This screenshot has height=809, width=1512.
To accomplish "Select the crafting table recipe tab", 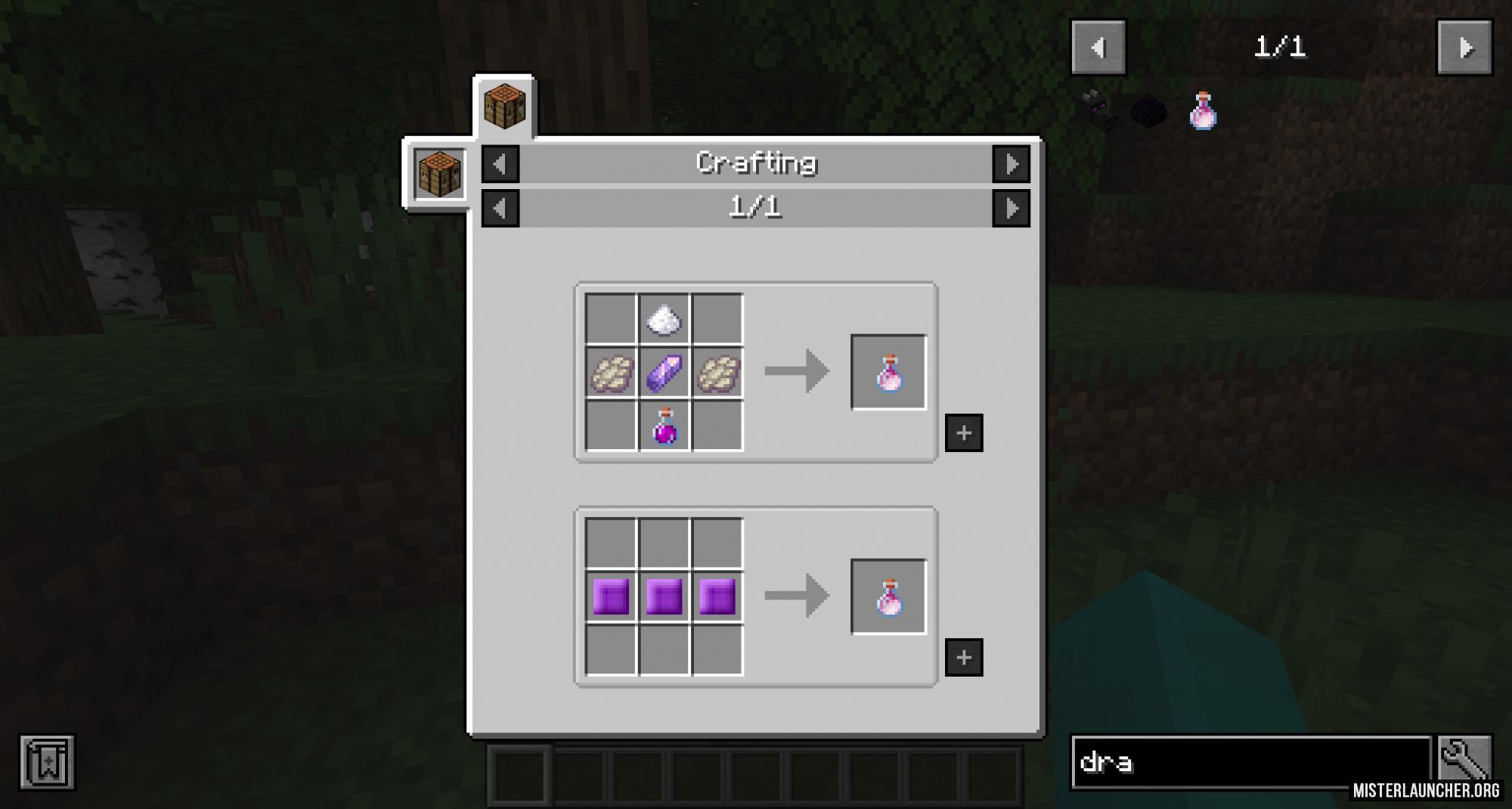I will tap(504, 107).
